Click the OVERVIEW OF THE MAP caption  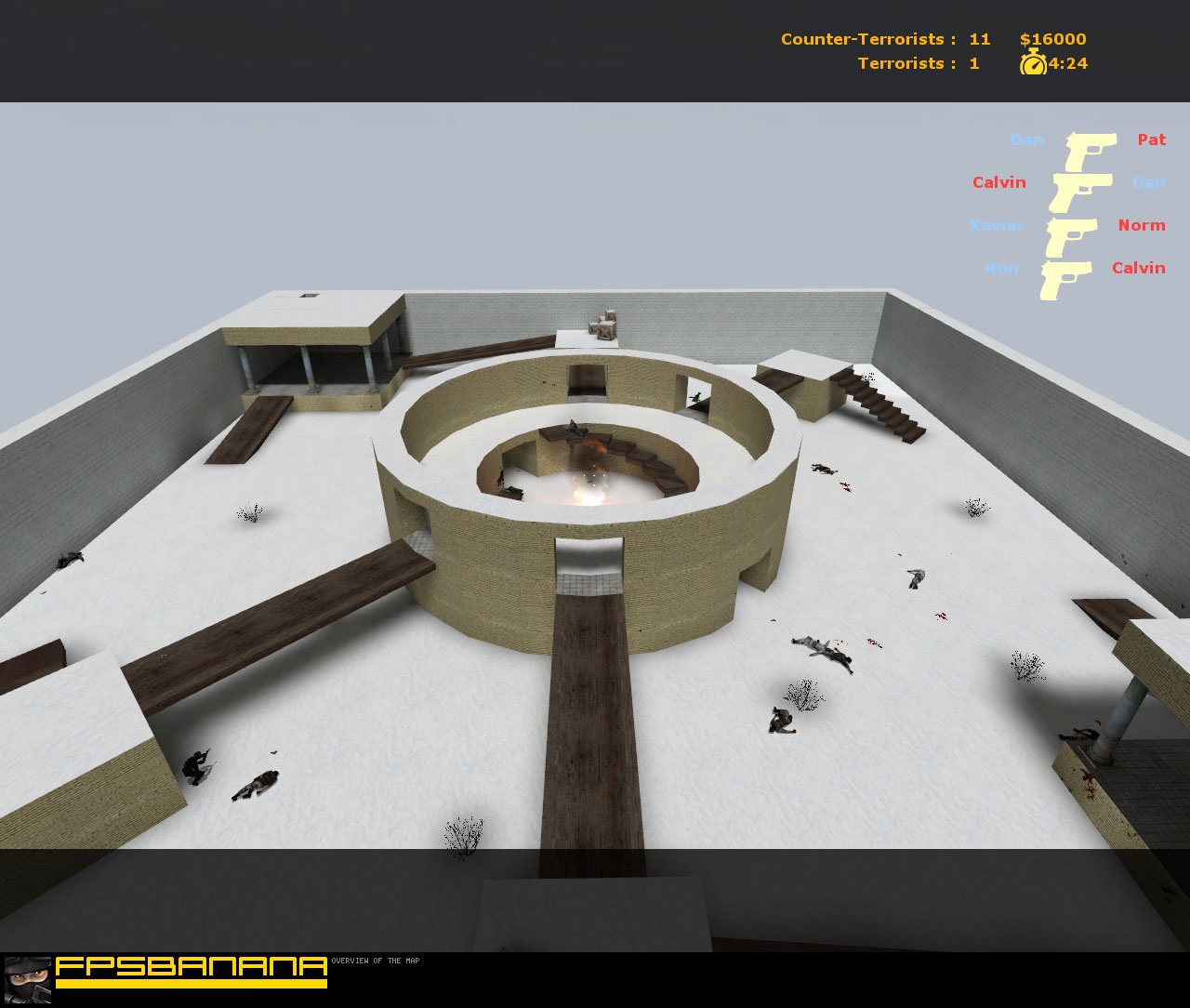[376, 962]
